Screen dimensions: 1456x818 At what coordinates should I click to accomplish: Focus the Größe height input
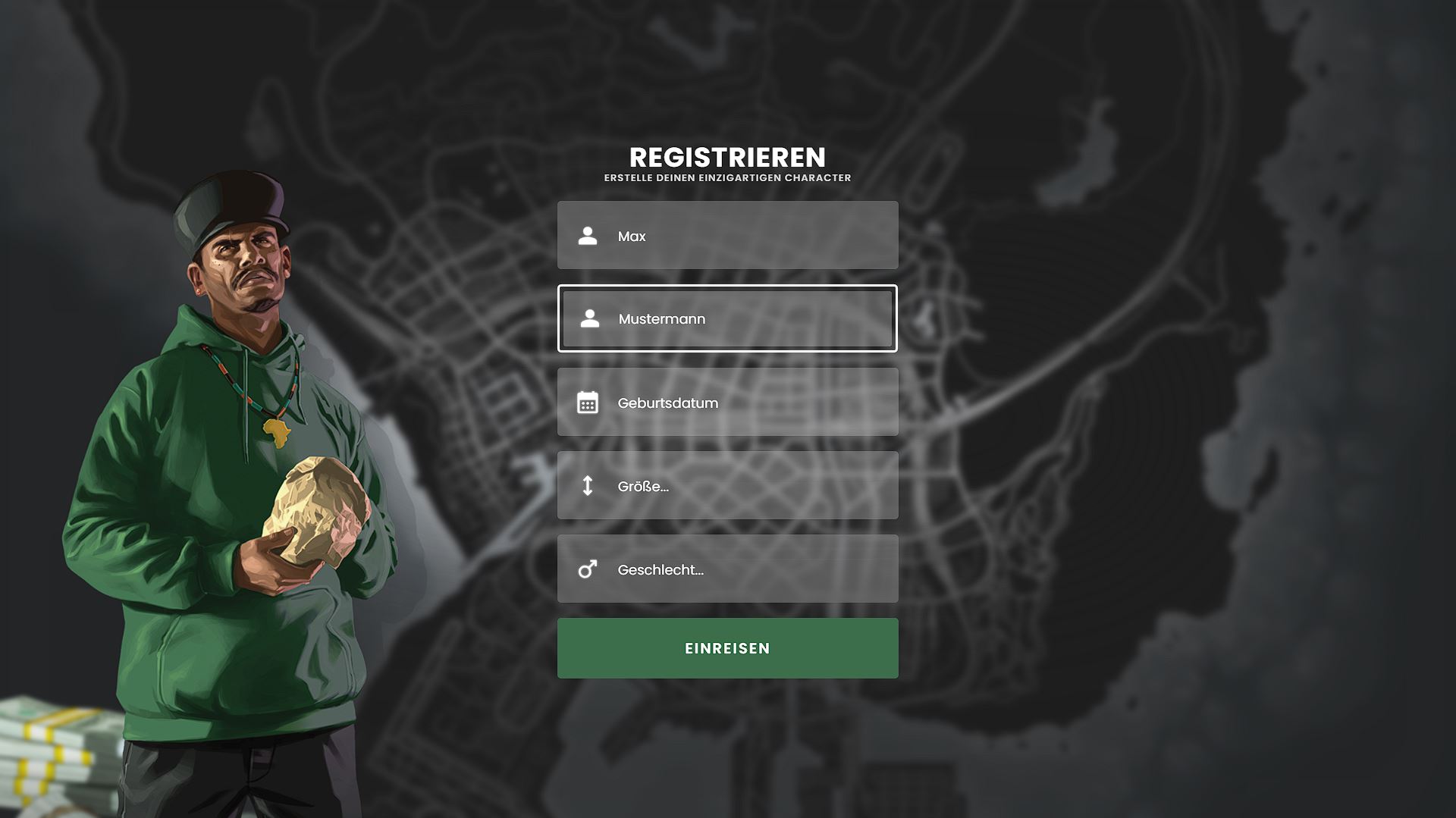tap(726, 486)
